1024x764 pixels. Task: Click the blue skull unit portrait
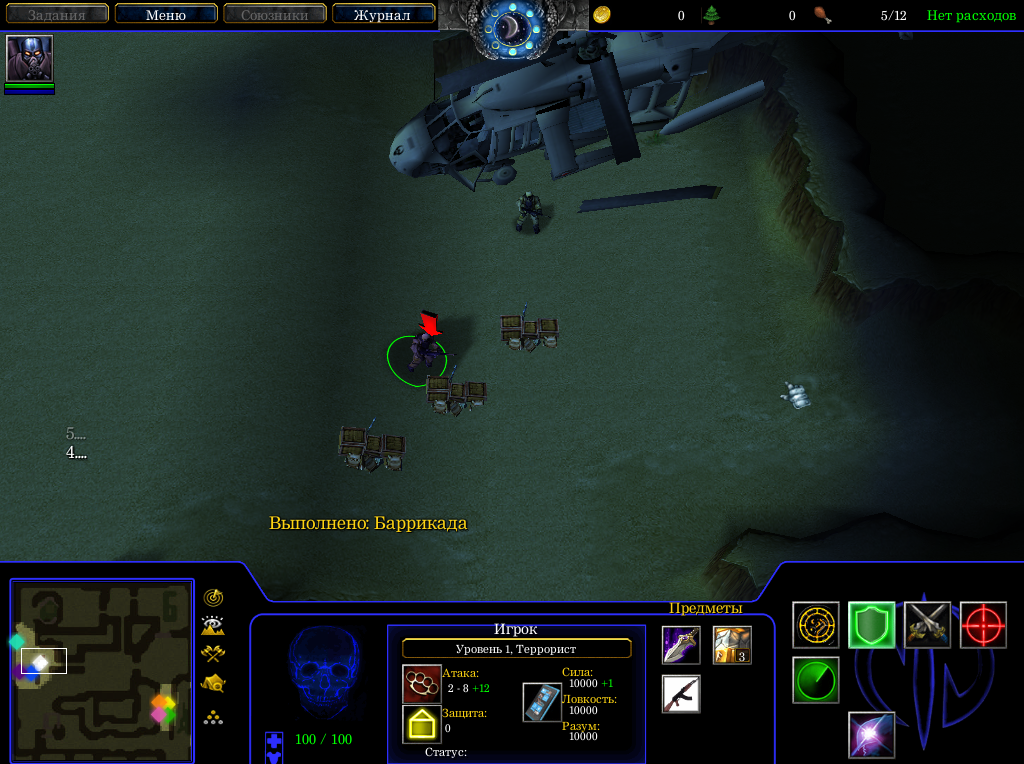323,674
